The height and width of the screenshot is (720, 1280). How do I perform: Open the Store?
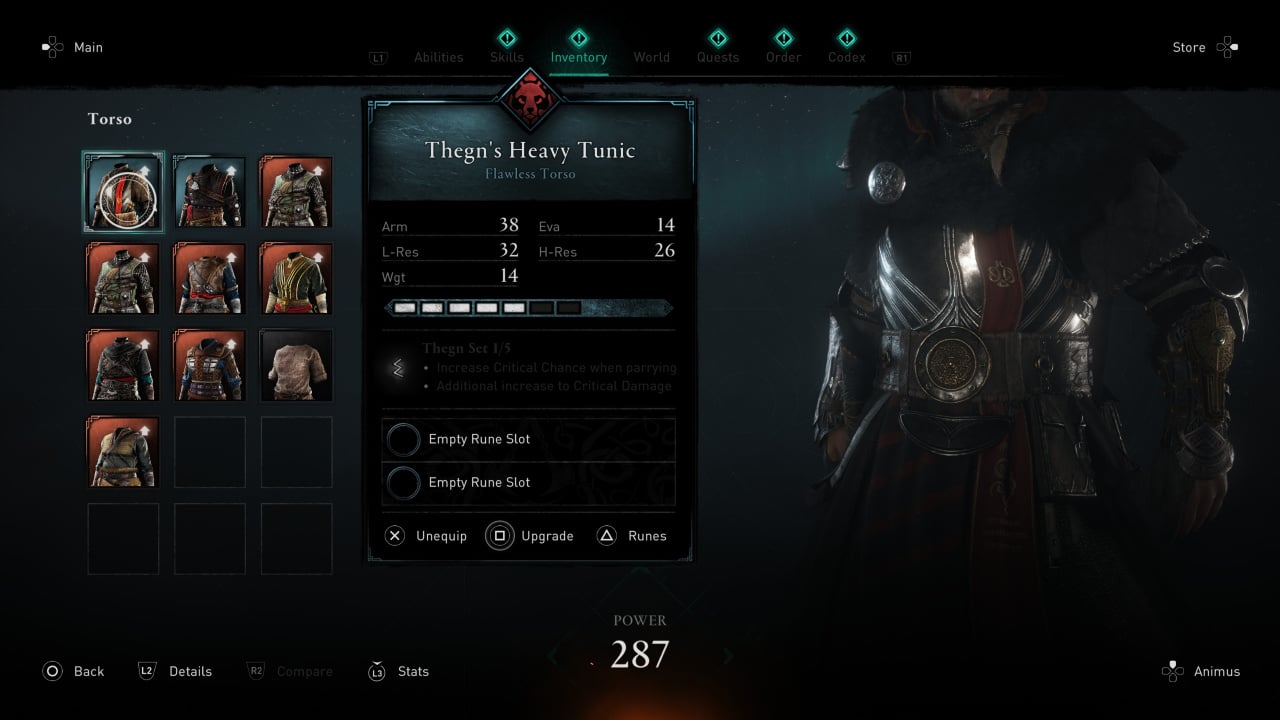(1204, 47)
